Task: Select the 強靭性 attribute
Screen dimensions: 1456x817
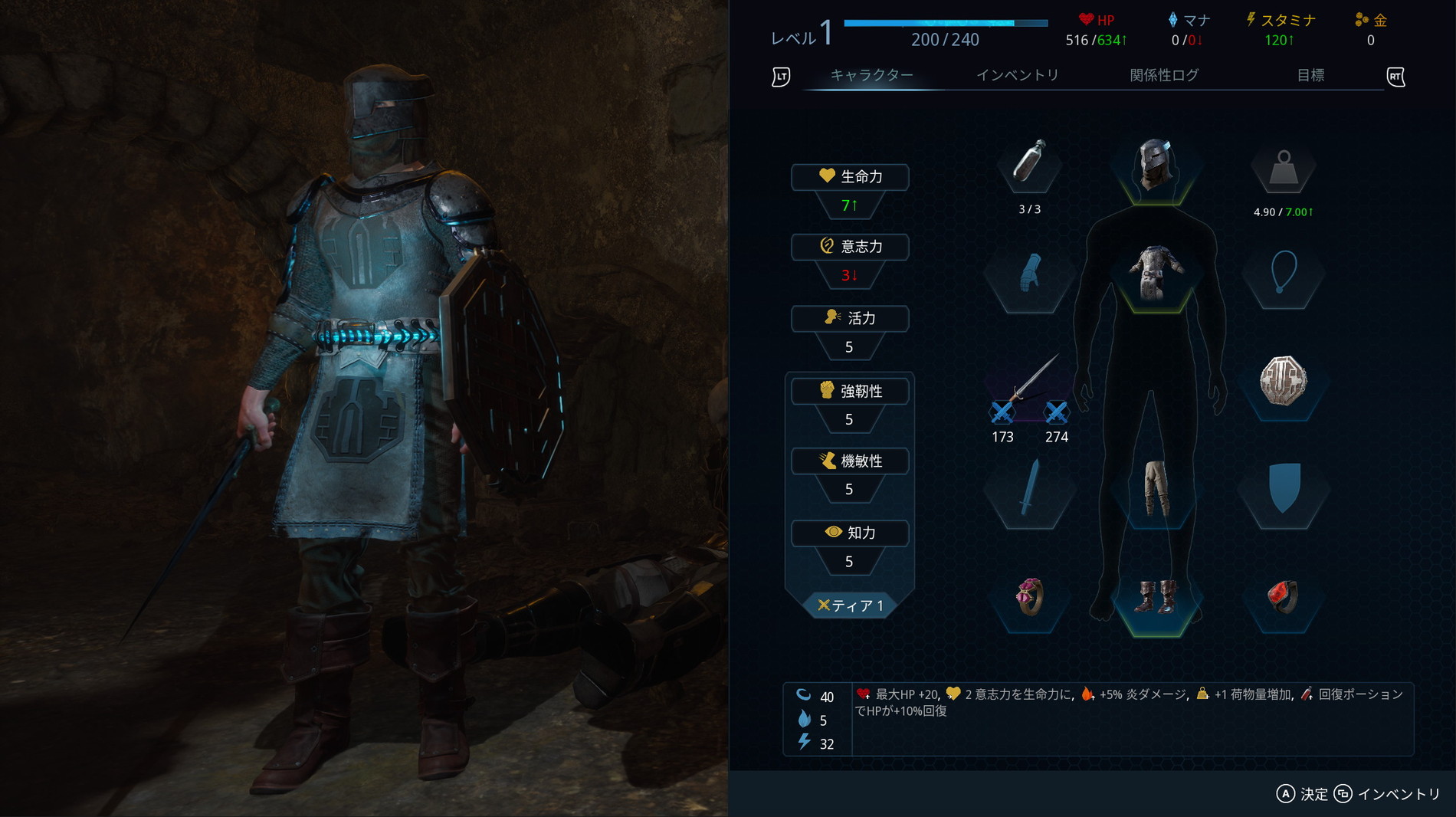Action: click(x=850, y=391)
